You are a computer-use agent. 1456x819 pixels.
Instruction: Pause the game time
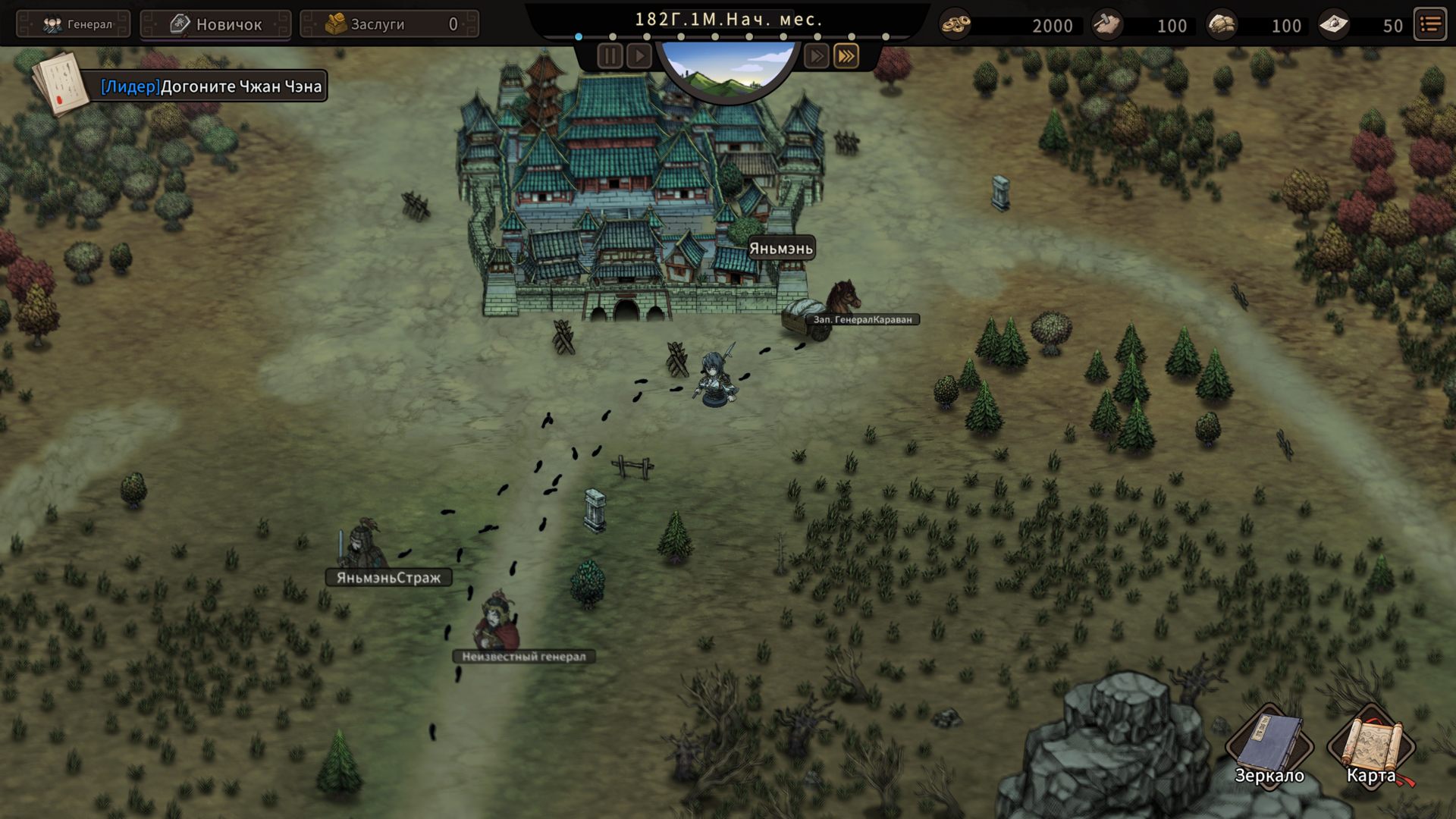pos(610,56)
